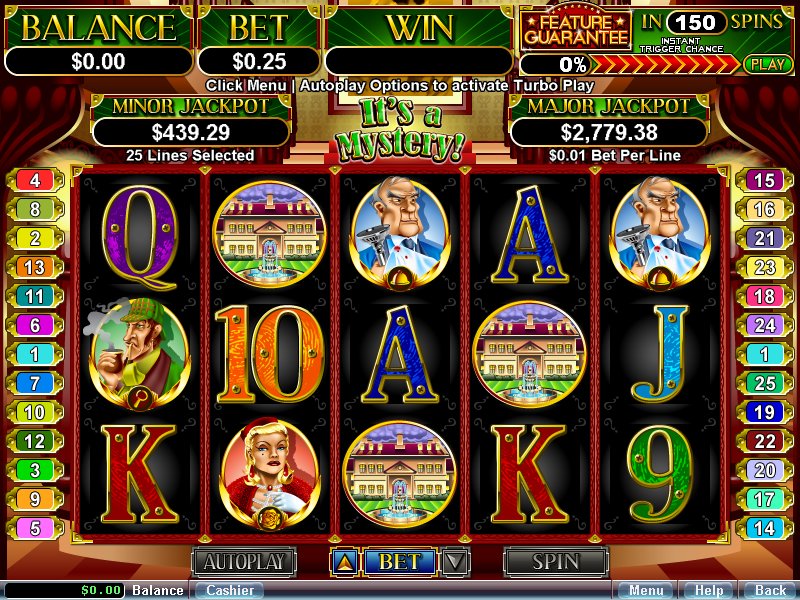Choose payline 13 marker
This screenshot has width=800, height=600.
(x=35, y=267)
